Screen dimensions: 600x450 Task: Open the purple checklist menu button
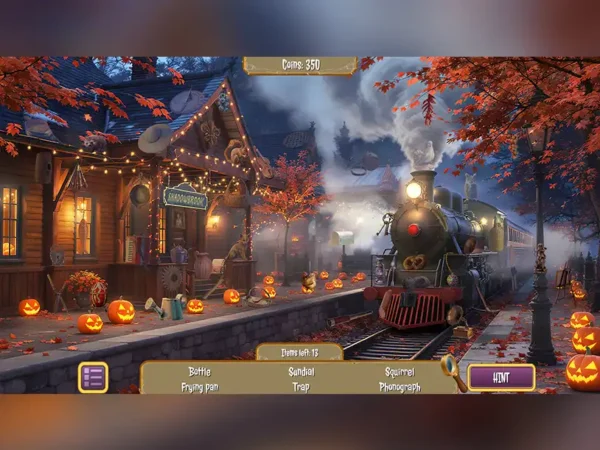(x=93, y=377)
